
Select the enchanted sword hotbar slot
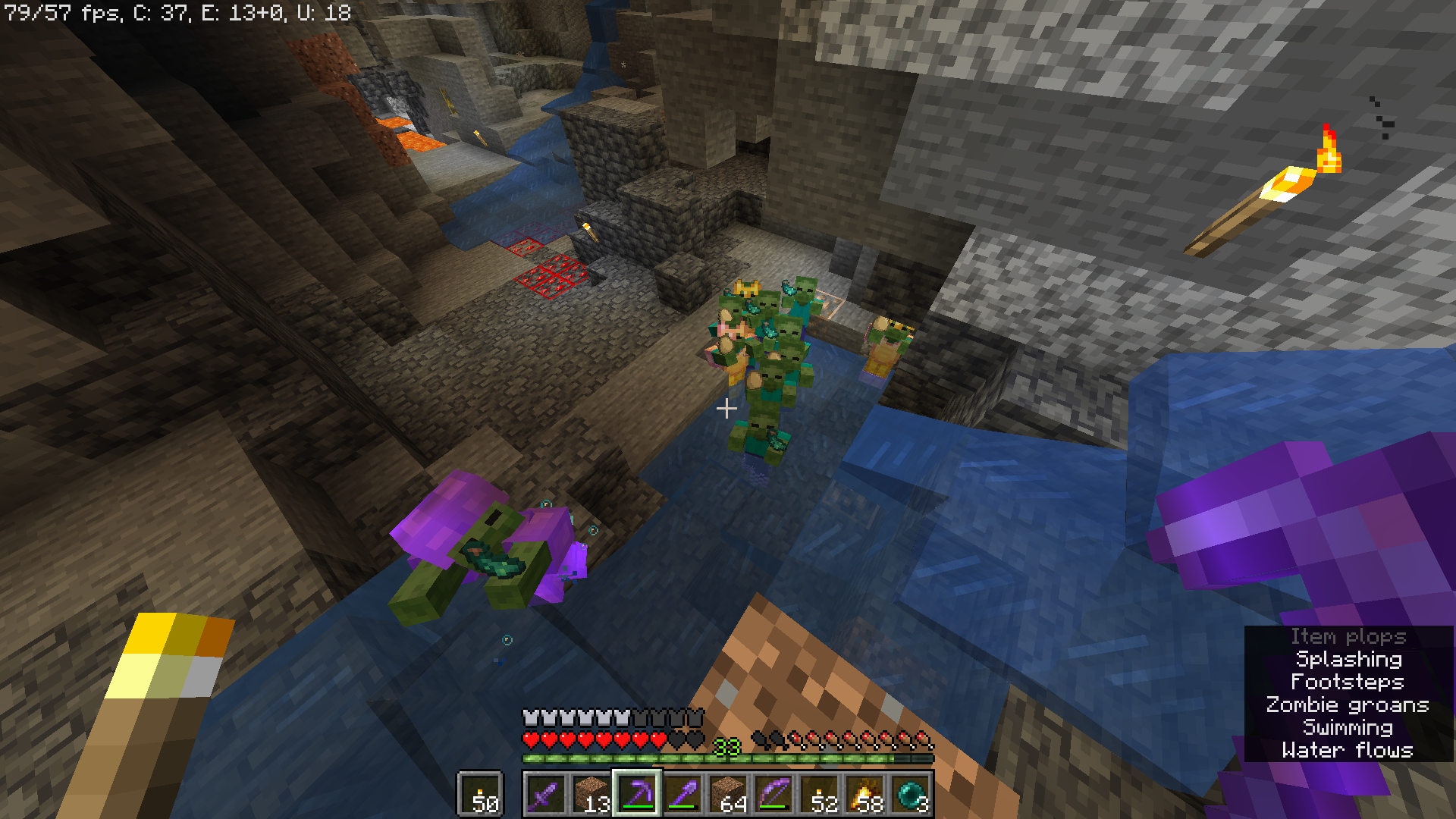point(545,795)
